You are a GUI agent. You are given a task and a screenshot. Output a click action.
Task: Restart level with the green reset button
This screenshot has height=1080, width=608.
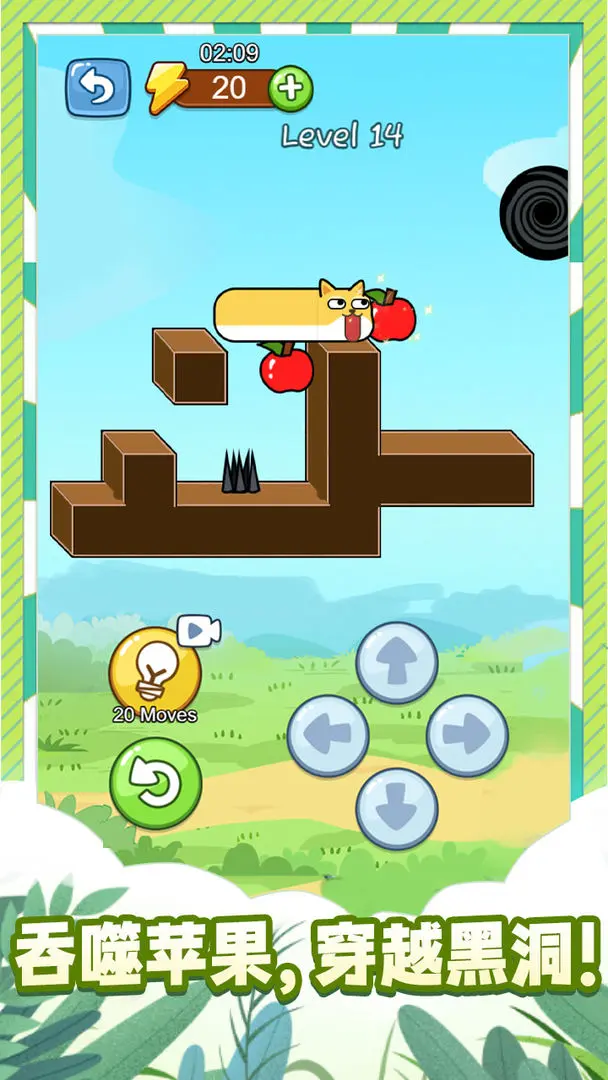(155, 783)
